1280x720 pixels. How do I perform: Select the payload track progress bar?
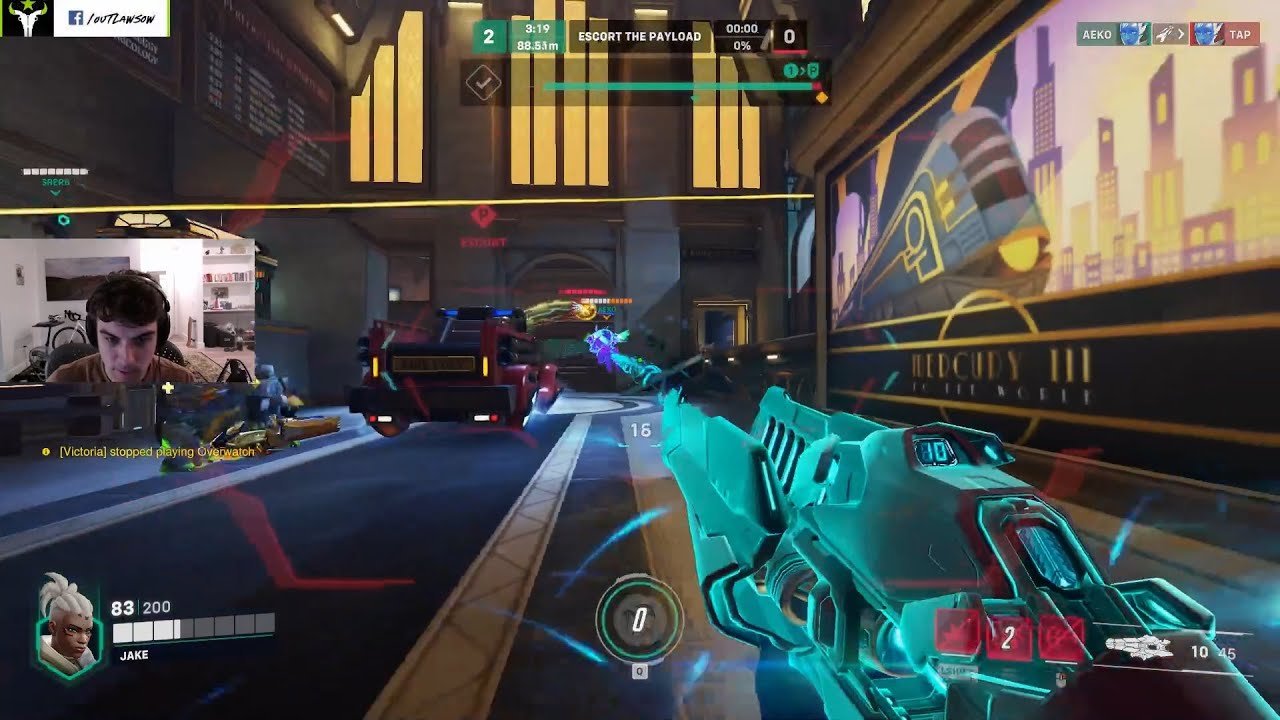pyautogui.click(x=680, y=87)
